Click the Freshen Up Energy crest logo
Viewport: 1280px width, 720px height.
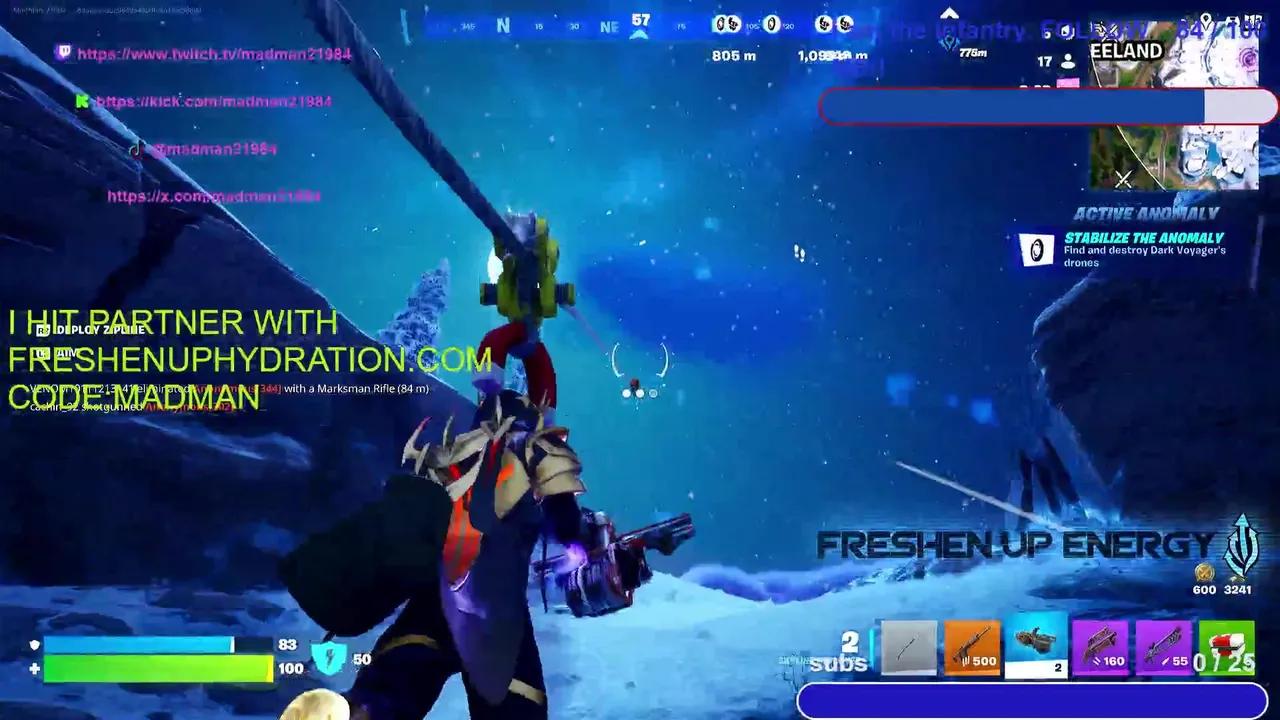click(x=1240, y=543)
